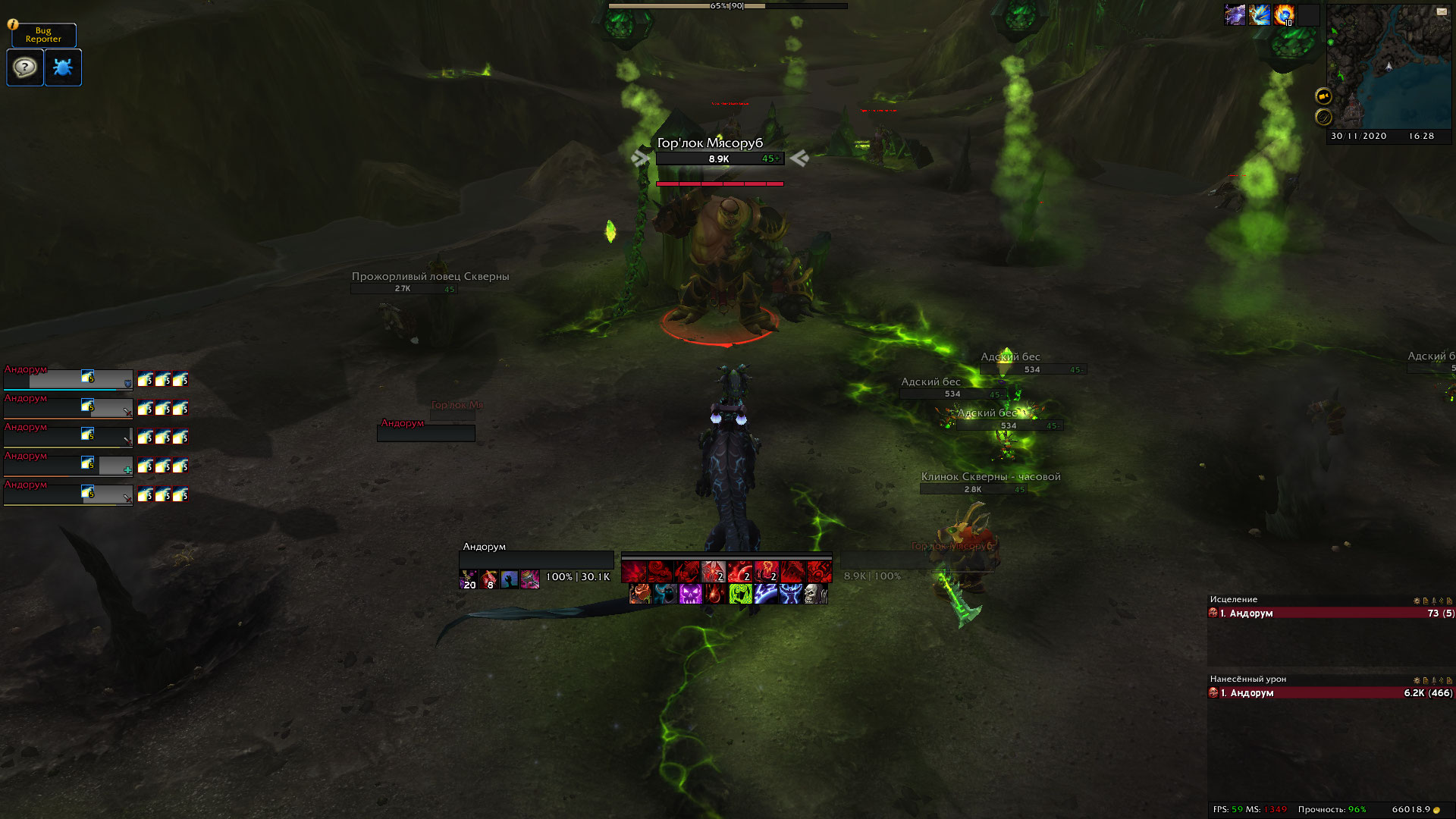Select the healer party frame with green cross
This screenshot has width=1456, height=819.
68,465
